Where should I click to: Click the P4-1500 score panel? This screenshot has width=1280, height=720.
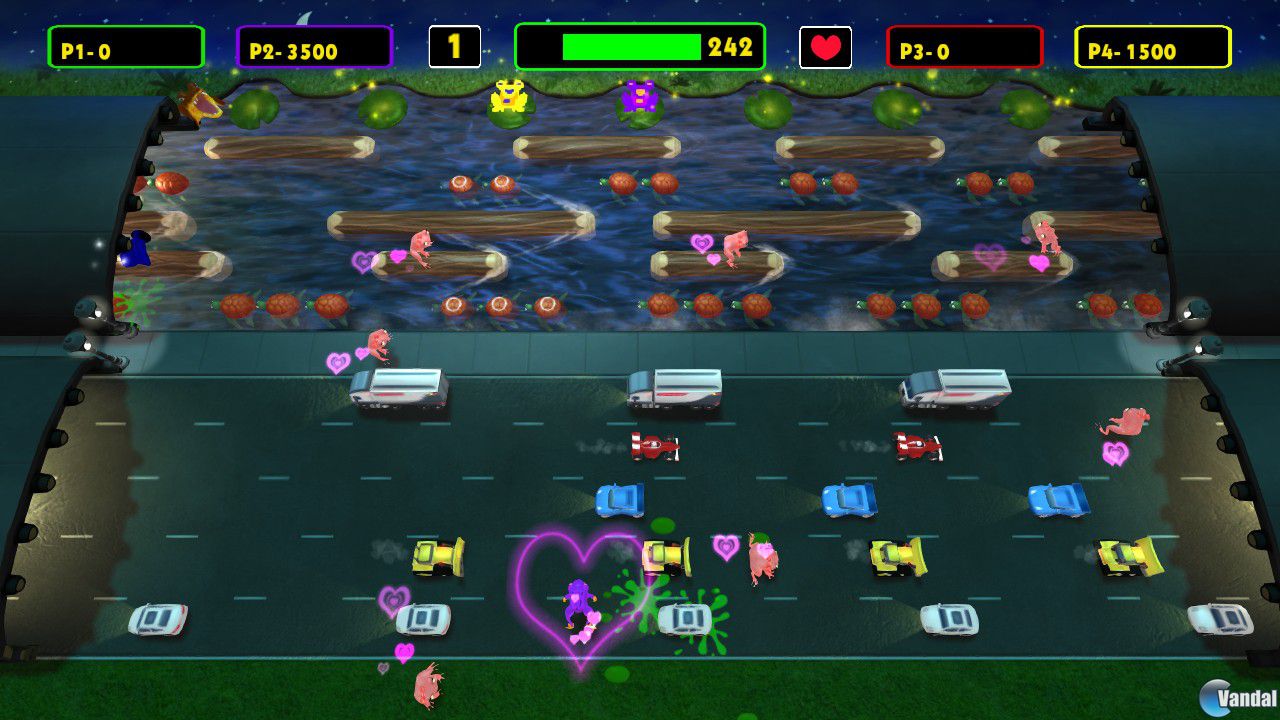1148,45
